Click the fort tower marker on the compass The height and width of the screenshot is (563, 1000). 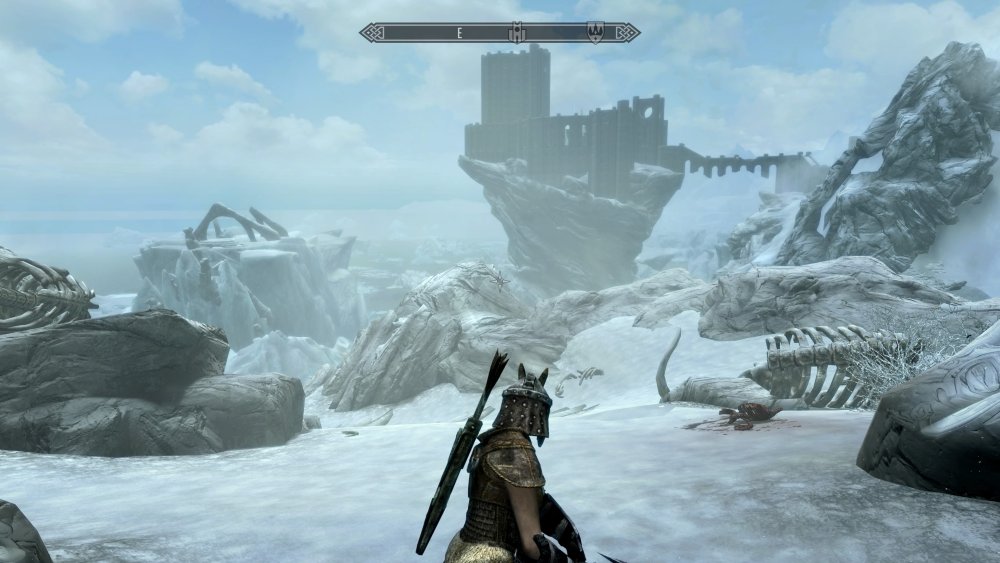click(517, 33)
